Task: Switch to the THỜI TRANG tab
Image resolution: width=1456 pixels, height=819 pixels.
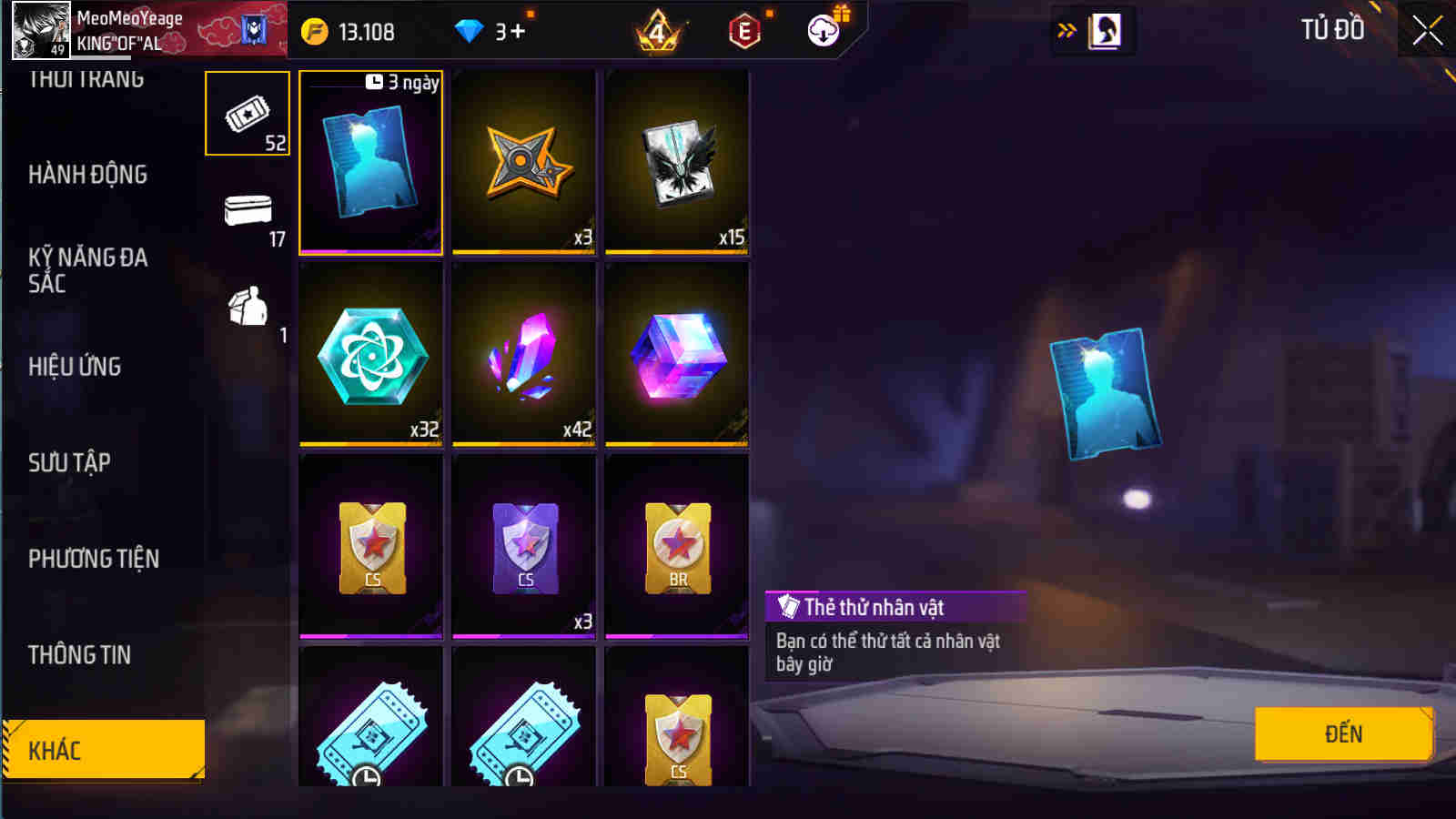Action: coord(86,77)
